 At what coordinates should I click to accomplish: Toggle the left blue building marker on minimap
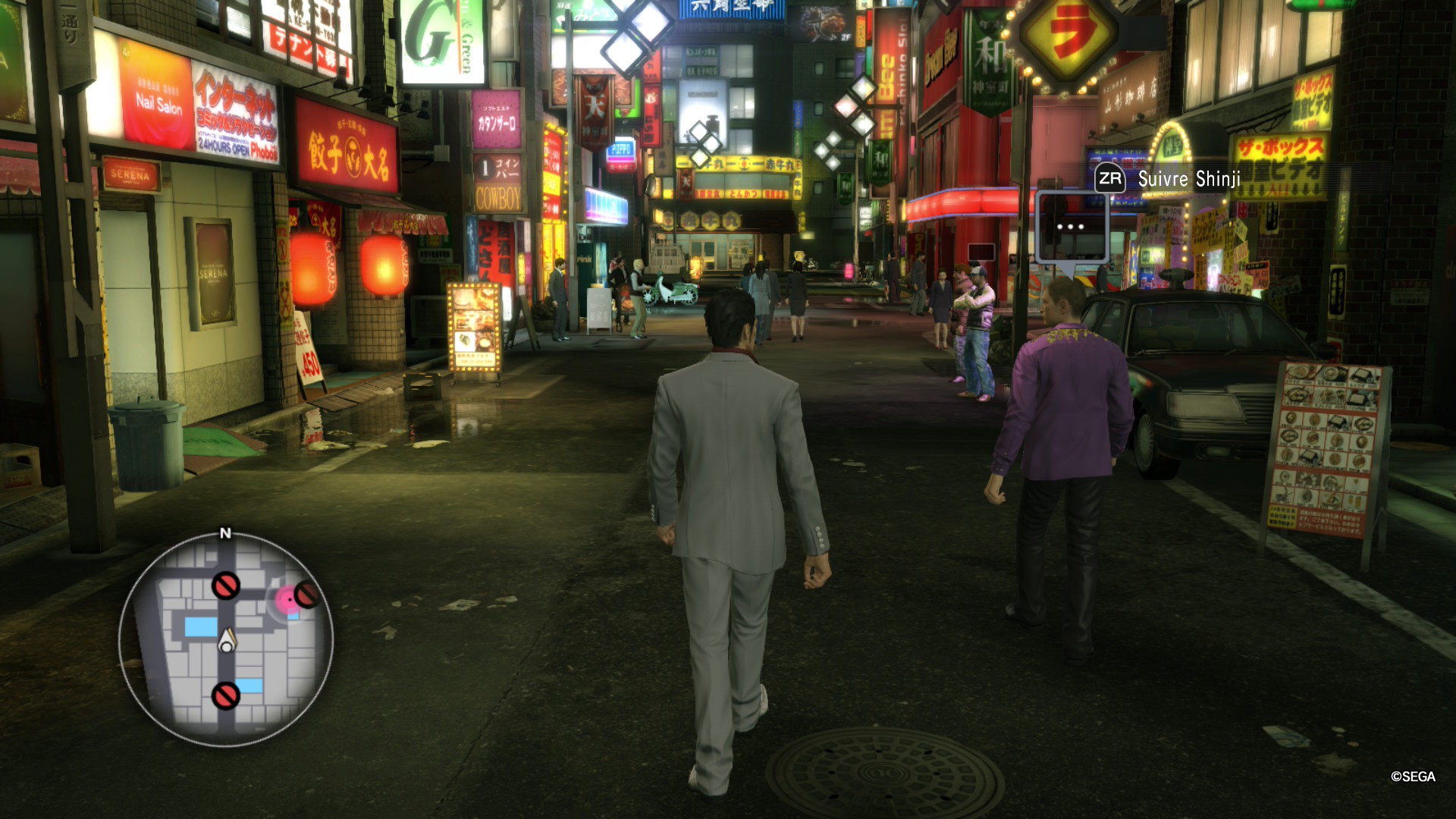click(200, 626)
